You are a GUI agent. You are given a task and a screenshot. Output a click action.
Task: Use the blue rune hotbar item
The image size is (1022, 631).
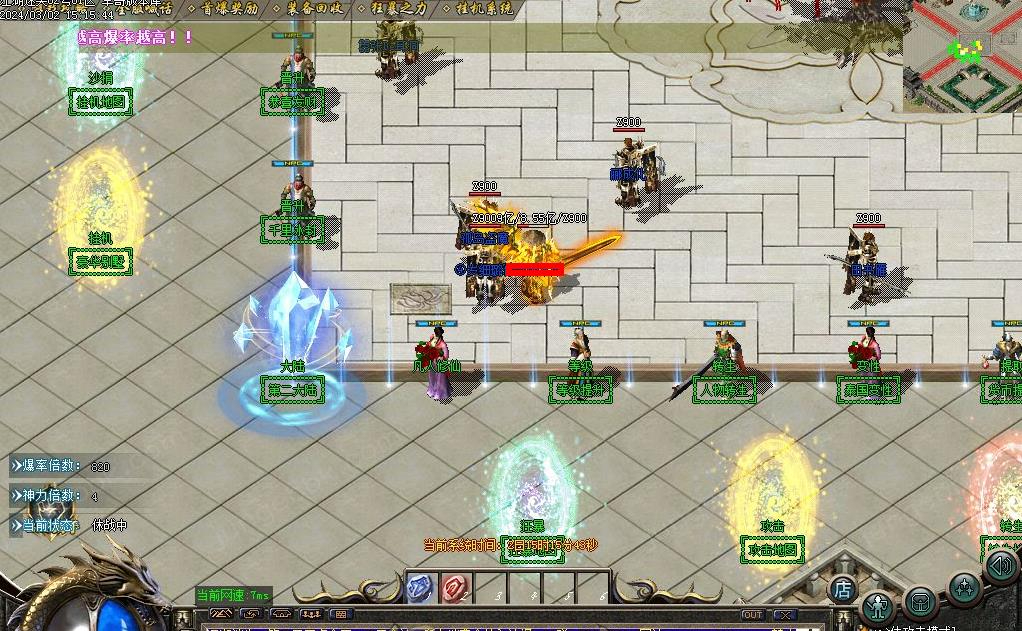click(419, 589)
